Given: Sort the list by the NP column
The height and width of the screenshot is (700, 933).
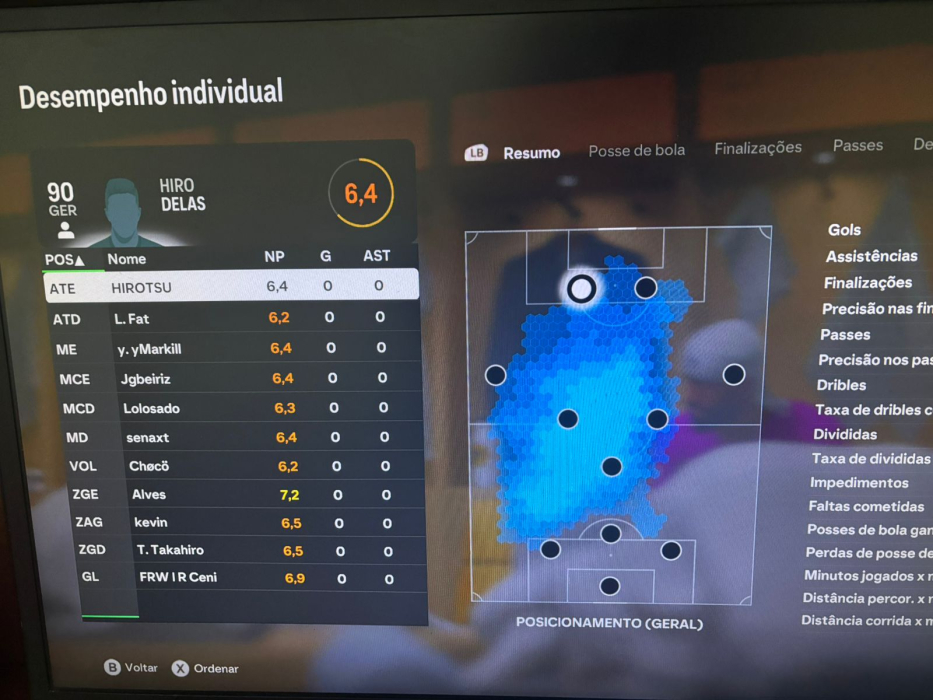Looking at the screenshot, I should [274, 257].
